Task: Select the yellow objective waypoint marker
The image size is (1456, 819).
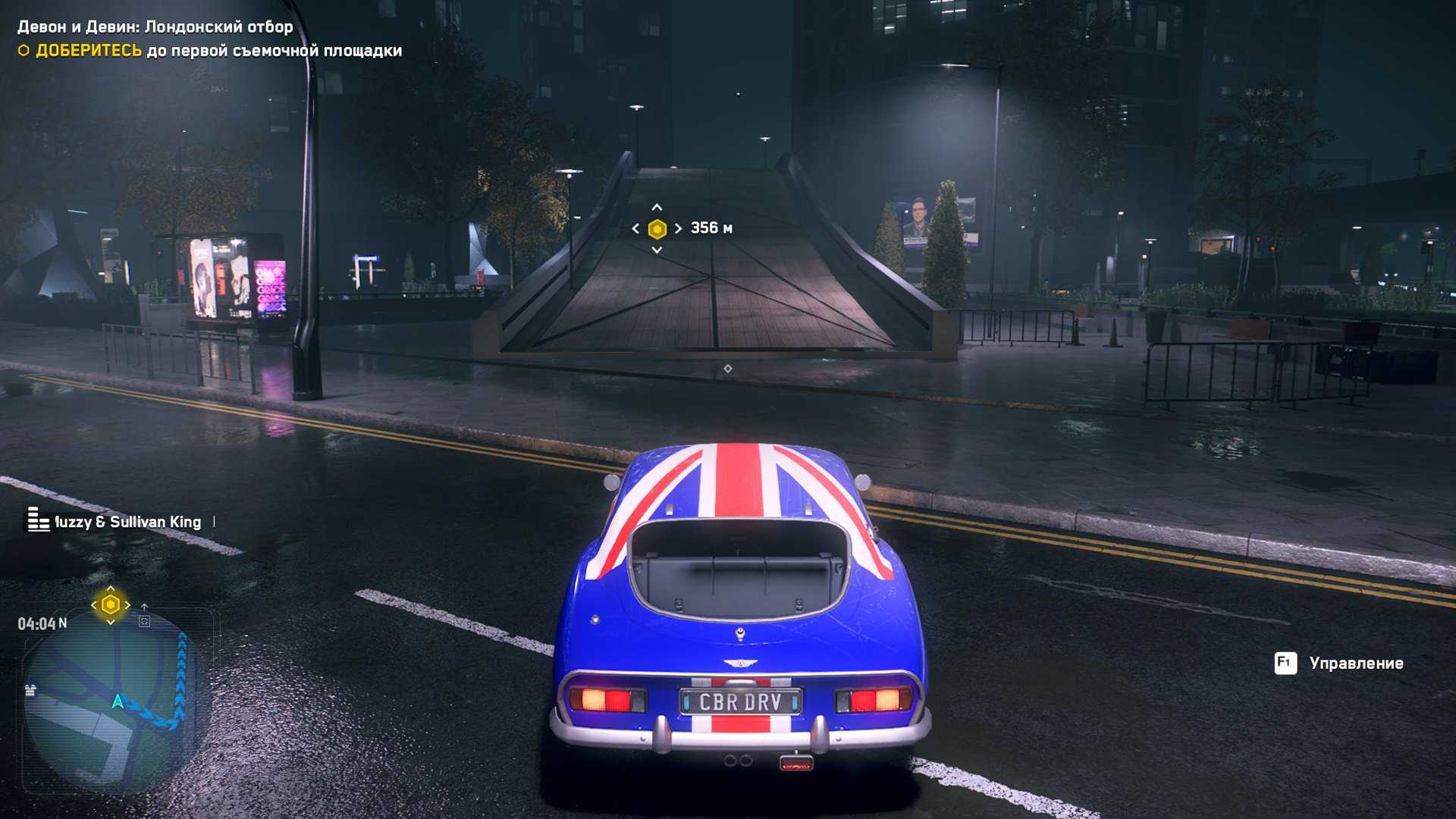Action: pos(657,228)
